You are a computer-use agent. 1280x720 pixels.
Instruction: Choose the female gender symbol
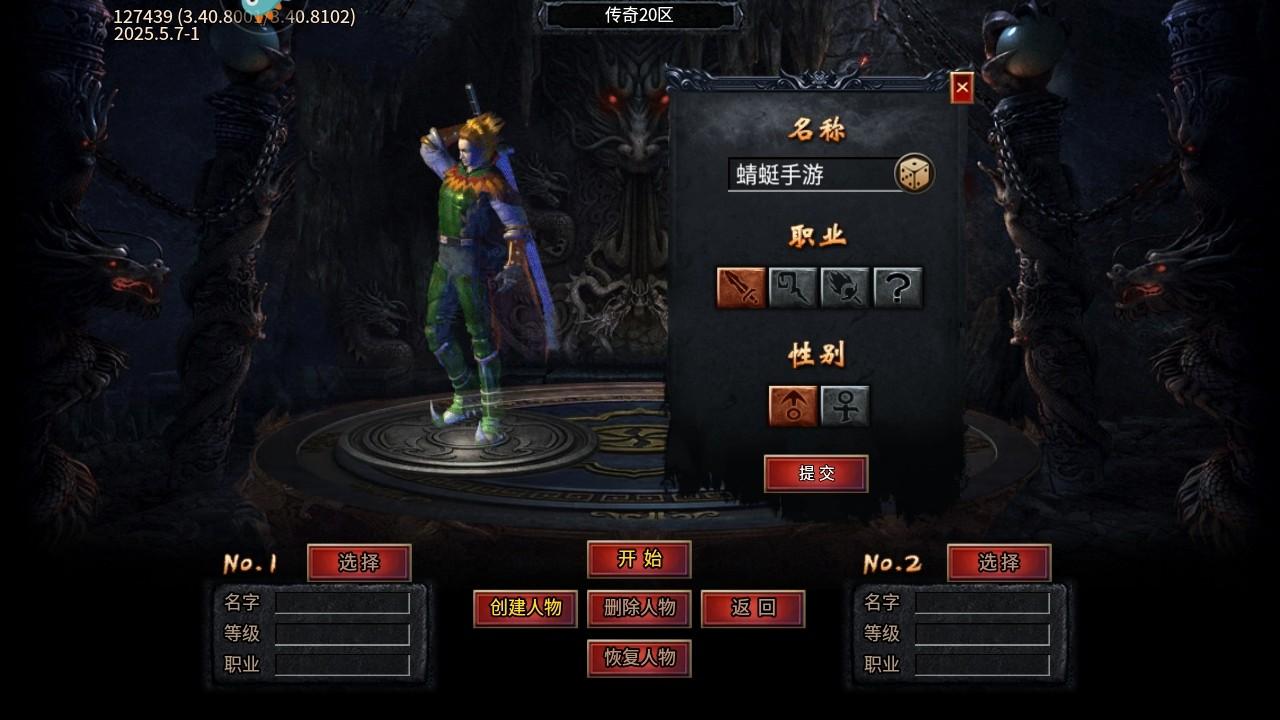(x=843, y=405)
